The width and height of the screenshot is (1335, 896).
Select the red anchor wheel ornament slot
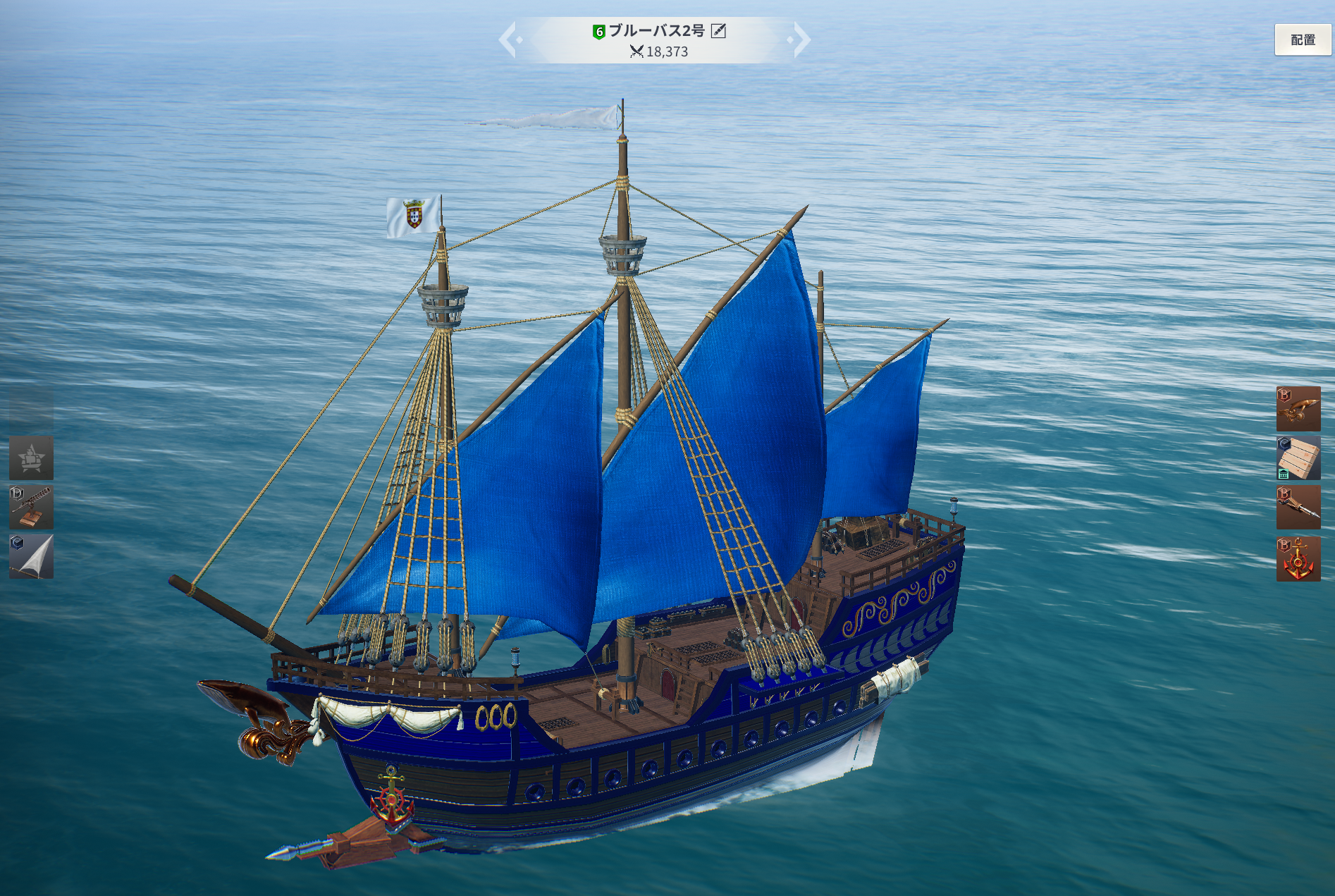pyautogui.click(x=1298, y=559)
